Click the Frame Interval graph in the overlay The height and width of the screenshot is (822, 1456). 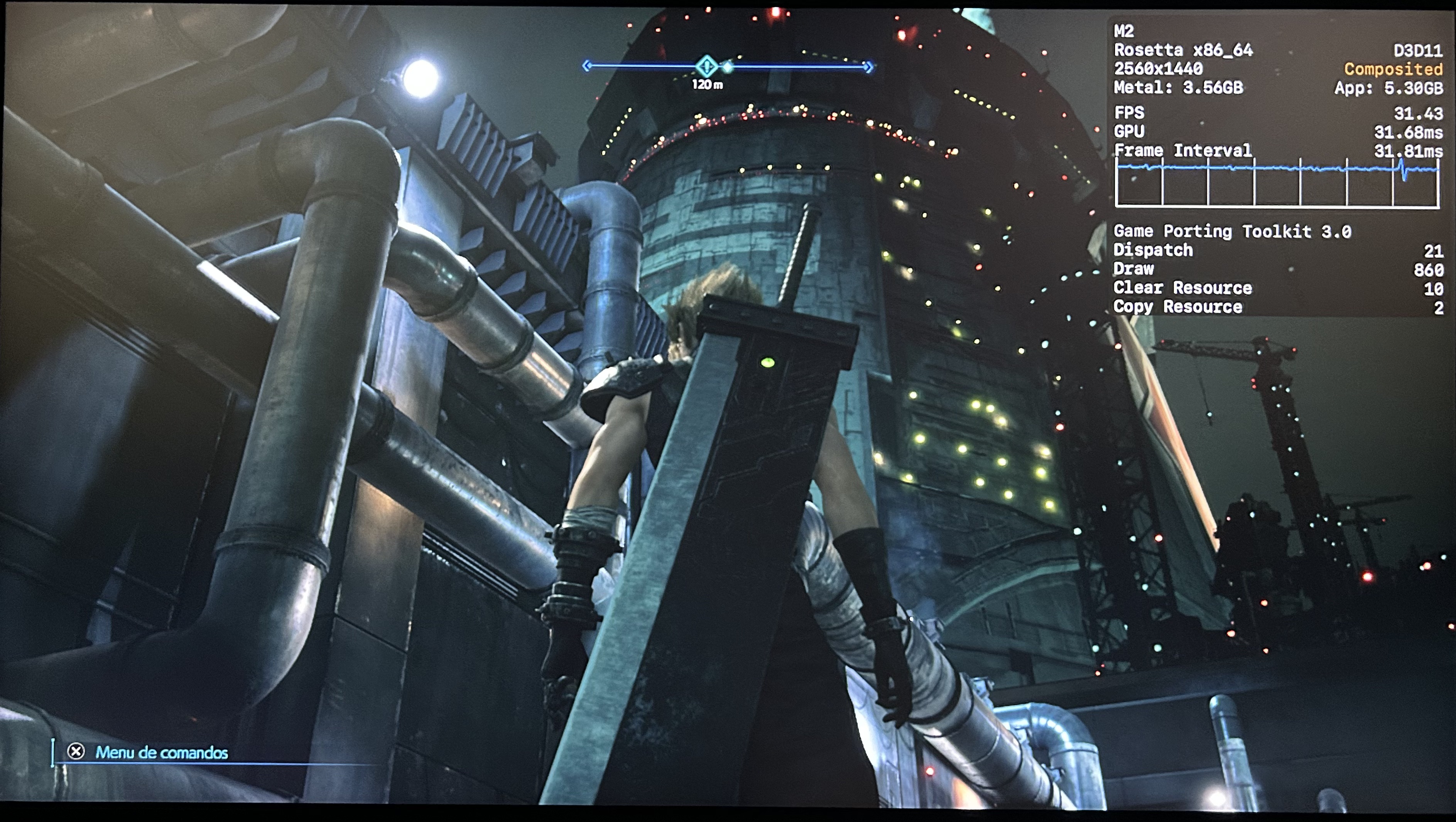(1277, 183)
